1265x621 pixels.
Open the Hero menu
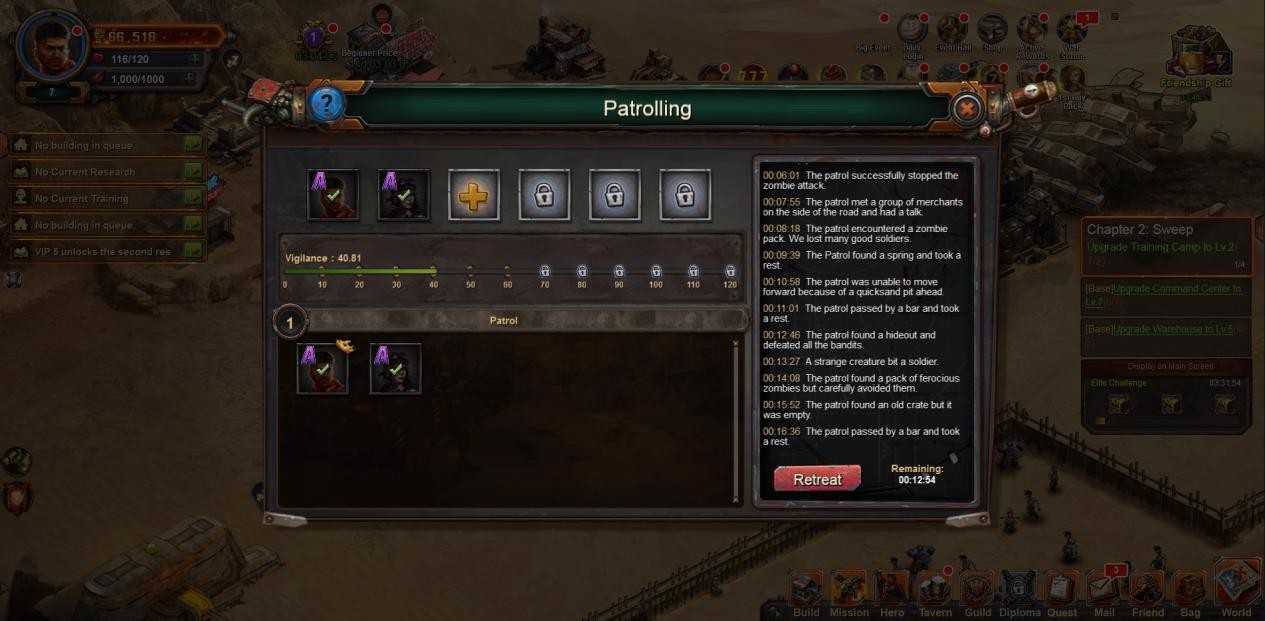coord(892,595)
